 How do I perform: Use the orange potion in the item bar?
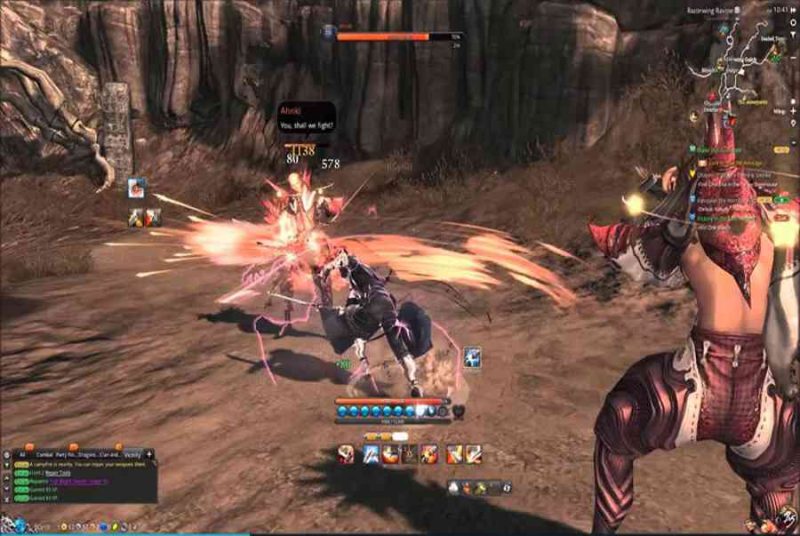(467, 487)
